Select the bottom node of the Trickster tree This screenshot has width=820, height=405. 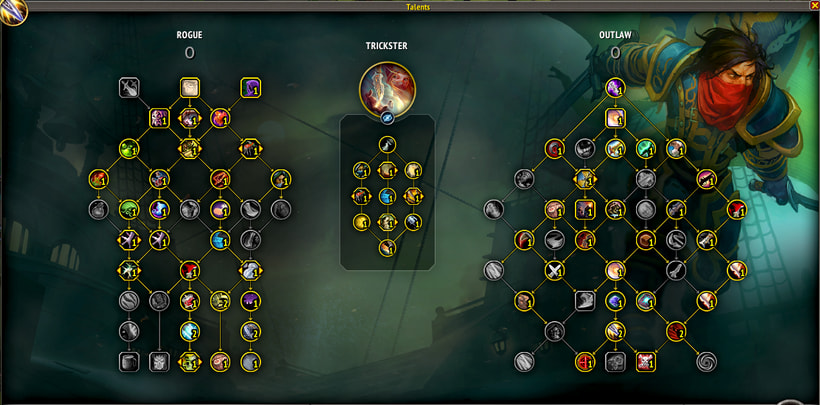(x=387, y=248)
